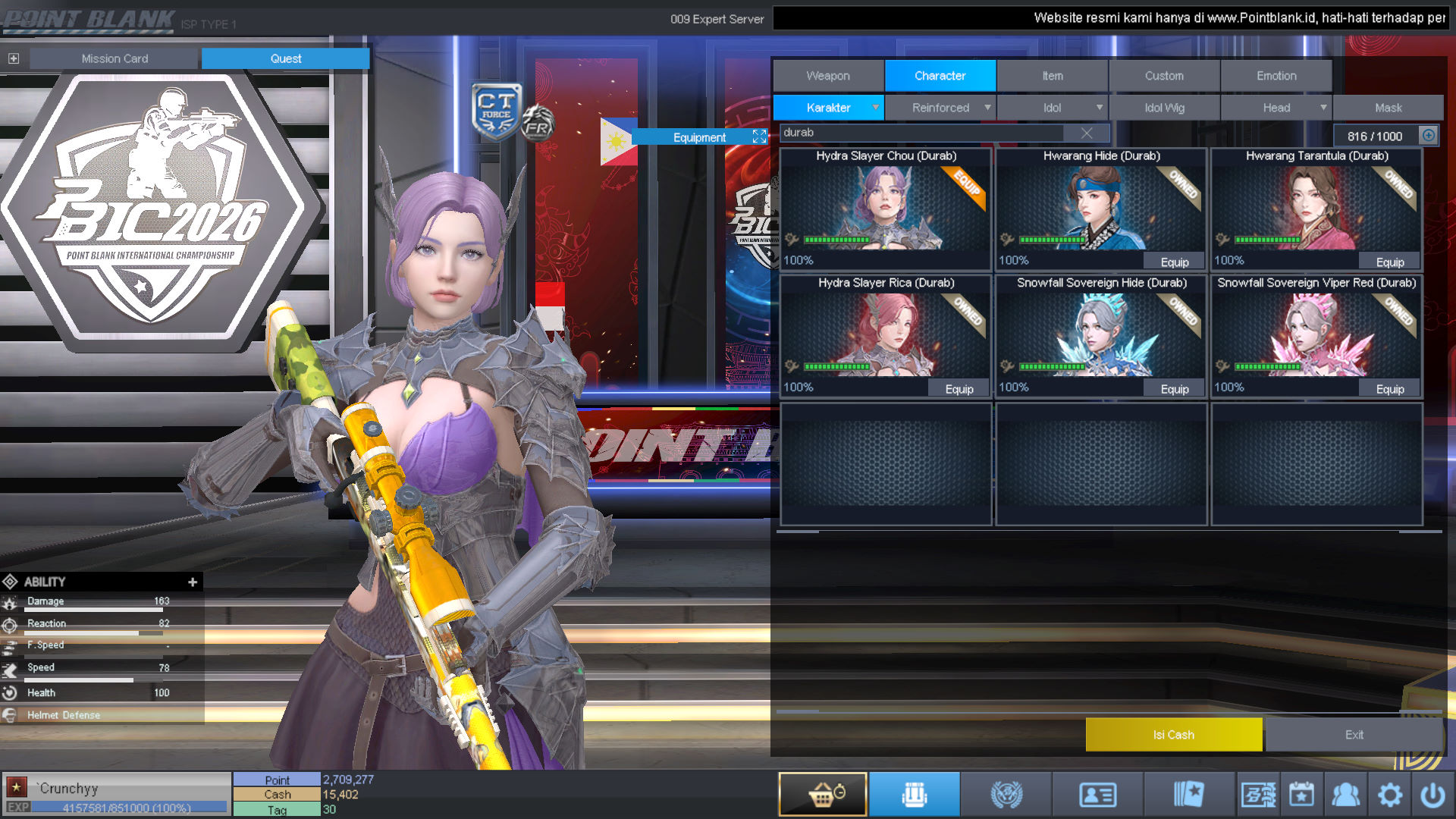Exit the inventory screen
This screenshot has height=819, width=1456.
point(1354,735)
